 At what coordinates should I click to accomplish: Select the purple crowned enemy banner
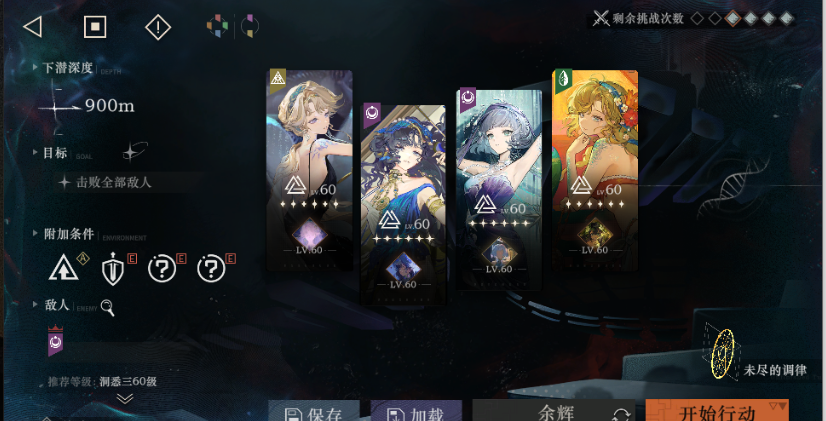57,342
